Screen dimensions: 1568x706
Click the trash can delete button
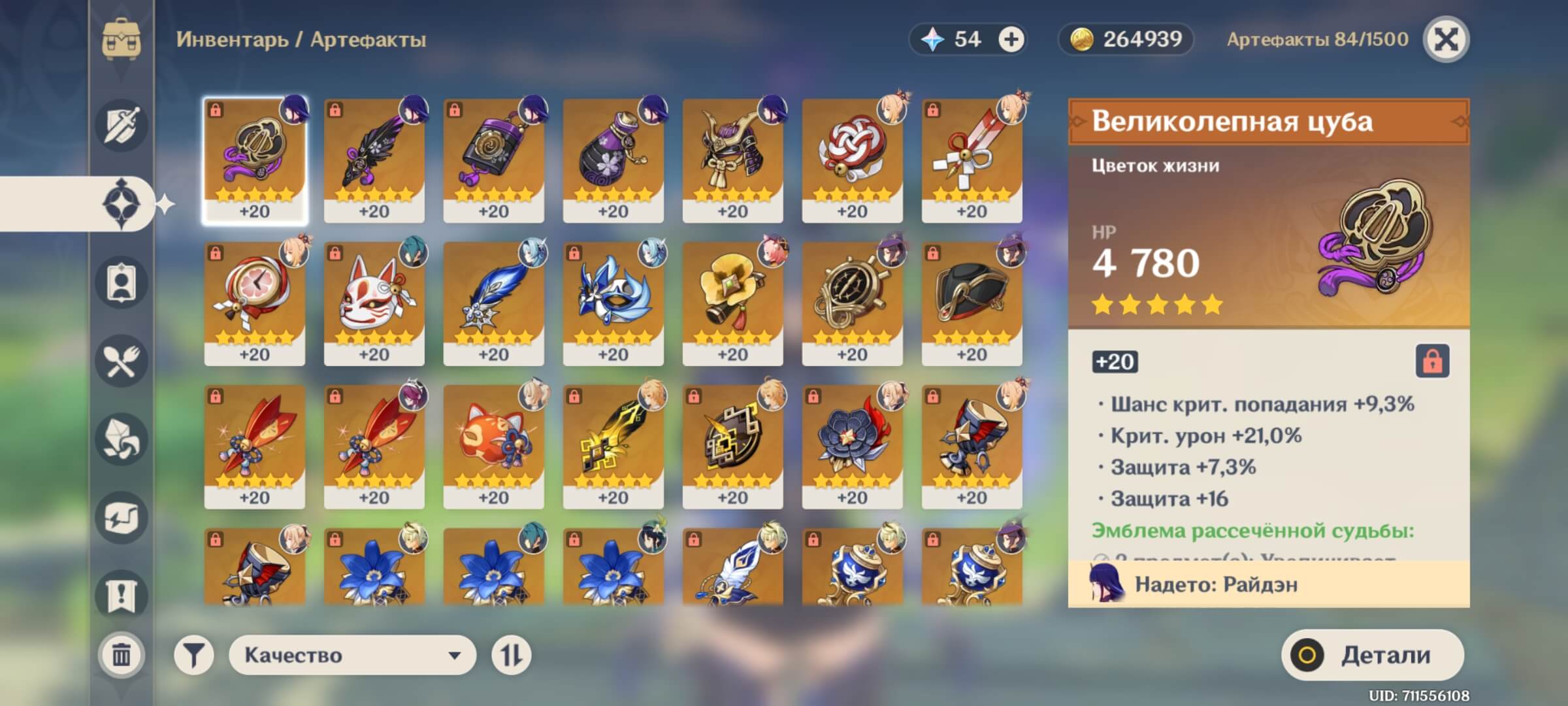(122, 654)
